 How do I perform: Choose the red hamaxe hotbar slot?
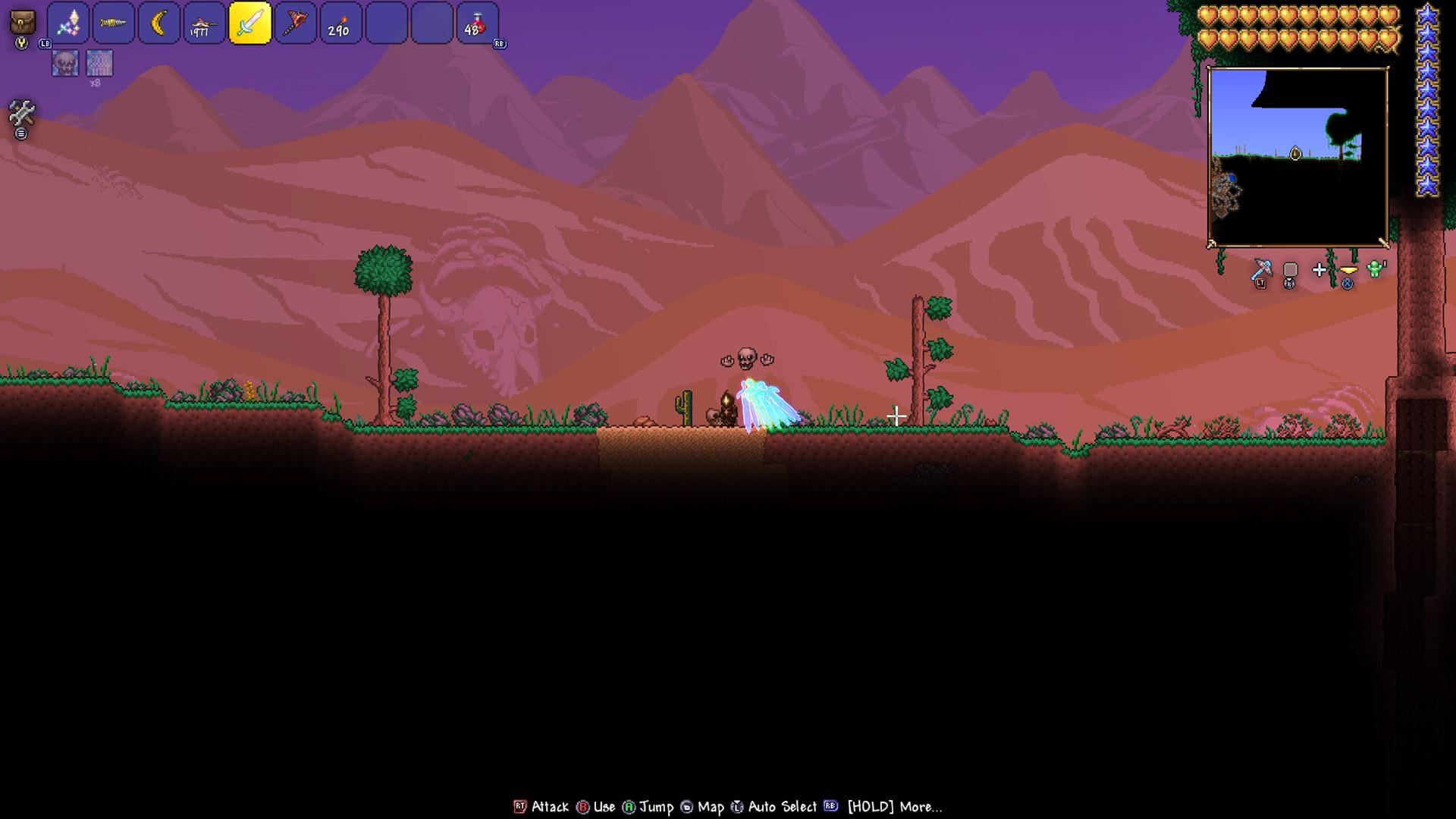pos(296,24)
